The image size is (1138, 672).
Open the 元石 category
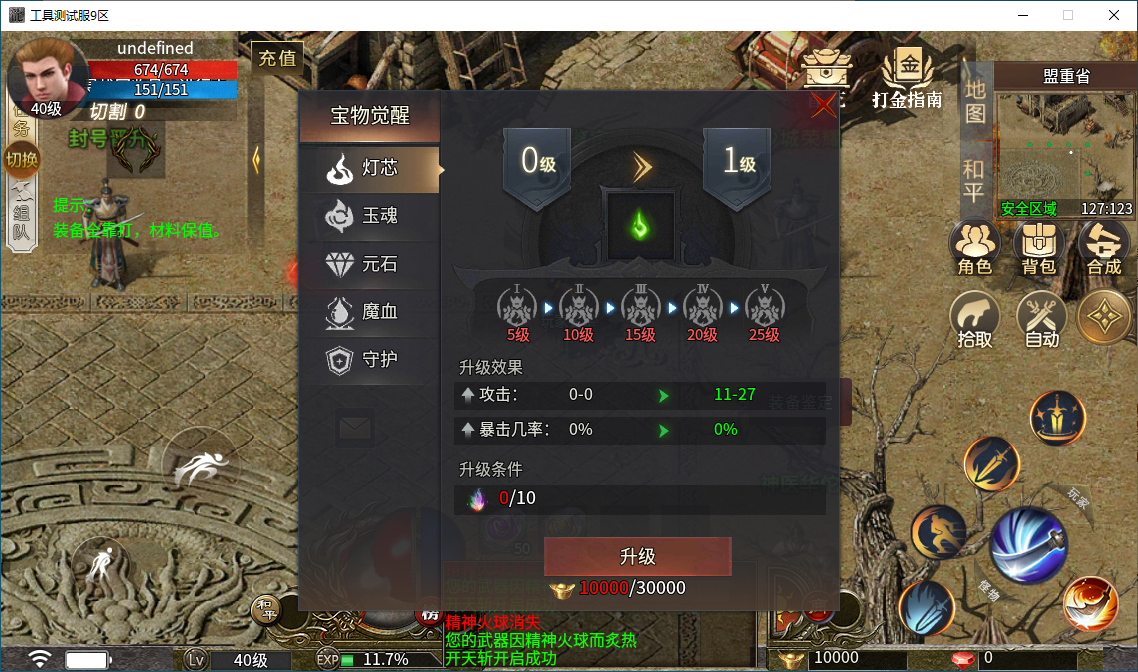(370, 264)
